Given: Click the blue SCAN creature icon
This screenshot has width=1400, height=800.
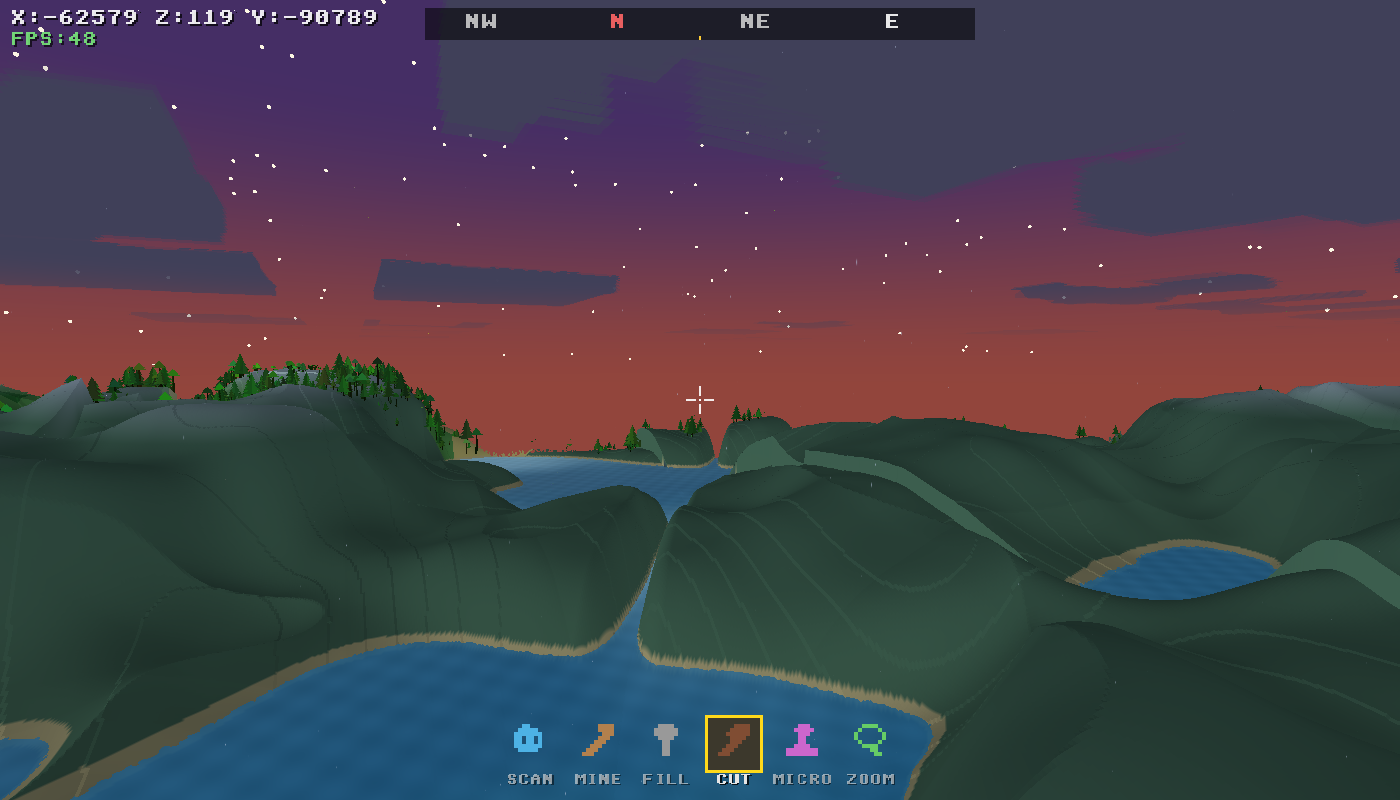Looking at the screenshot, I should [529, 738].
